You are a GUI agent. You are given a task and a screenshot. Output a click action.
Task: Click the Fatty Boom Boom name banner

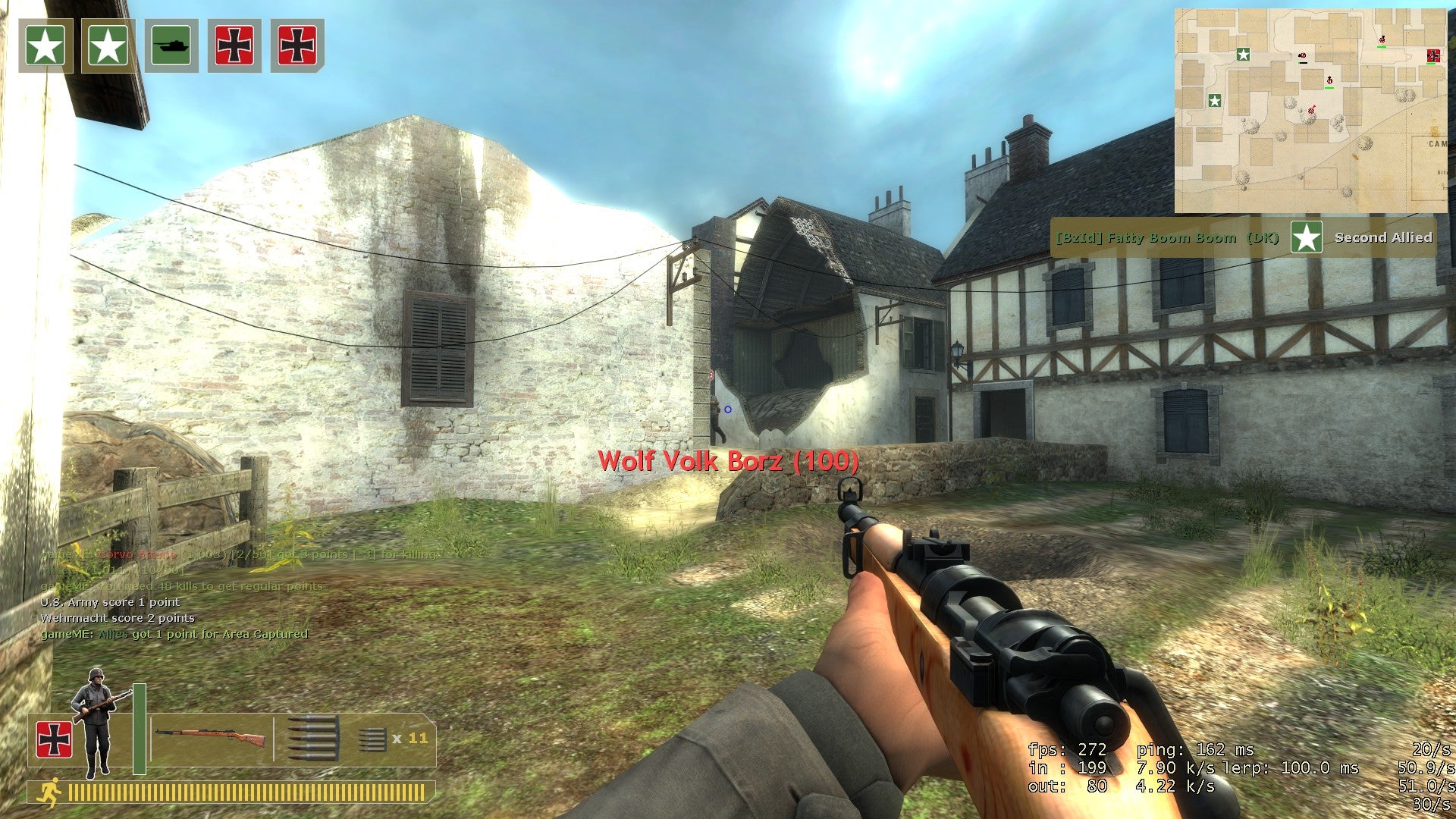coord(1168,237)
